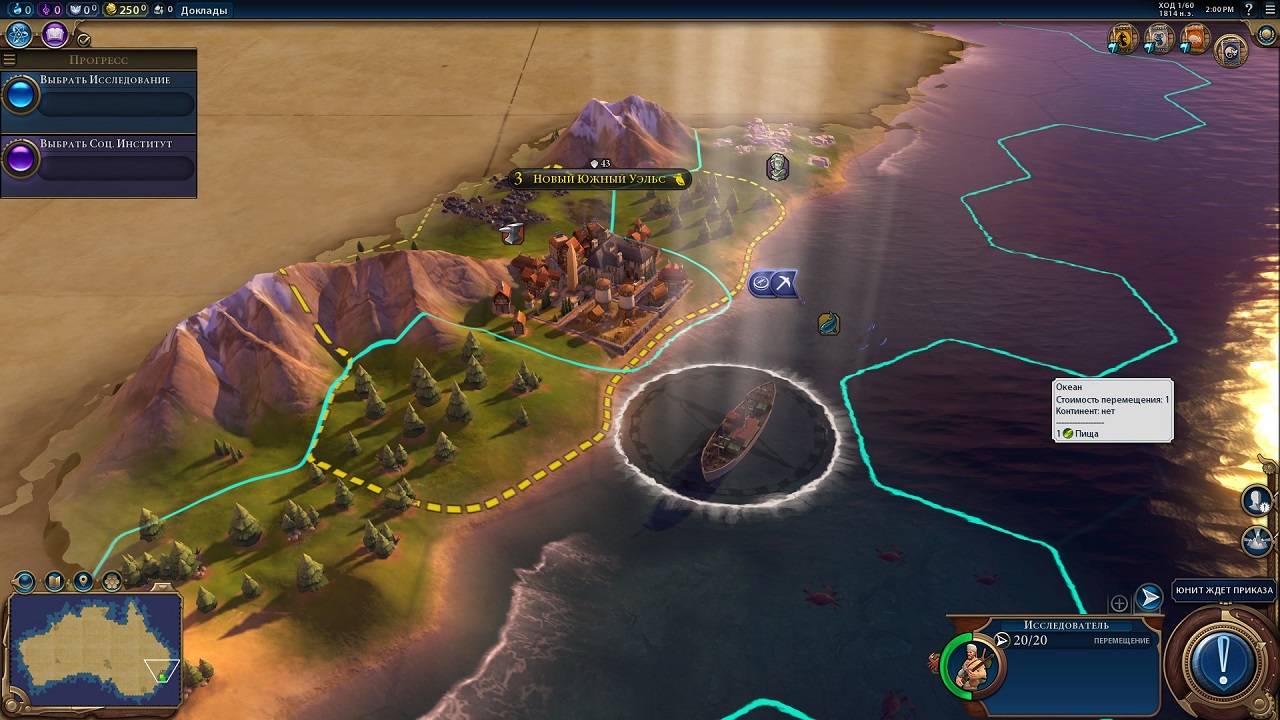Select the yellow kangaroo leader portrait
This screenshot has width=1280, height=720.
(x=1124, y=39)
